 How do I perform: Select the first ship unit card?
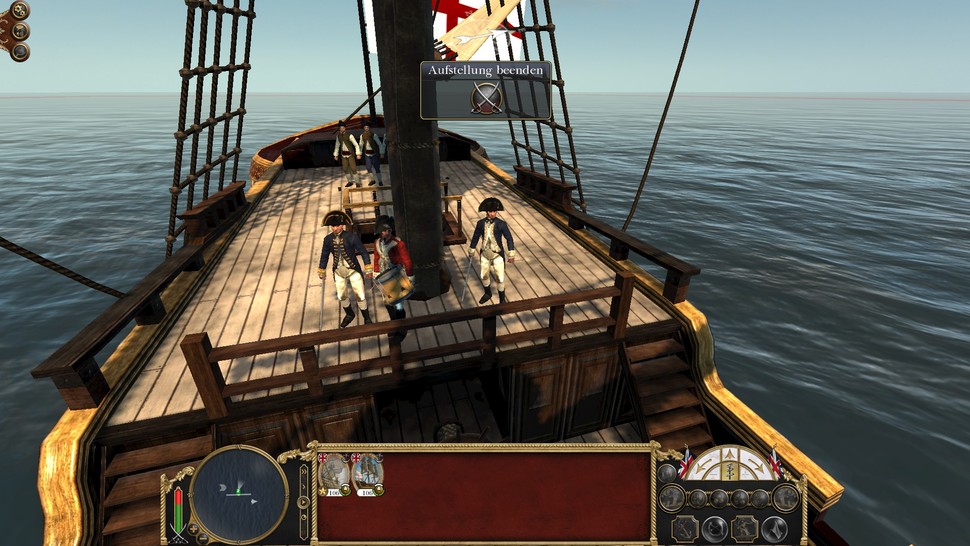(335, 474)
